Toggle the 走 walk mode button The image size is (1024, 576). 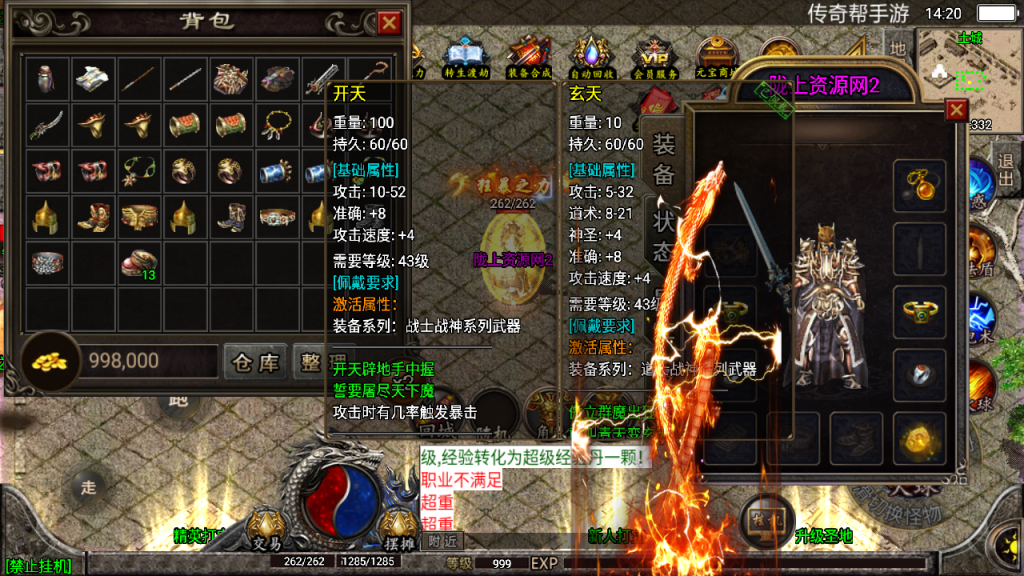[89, 487]
